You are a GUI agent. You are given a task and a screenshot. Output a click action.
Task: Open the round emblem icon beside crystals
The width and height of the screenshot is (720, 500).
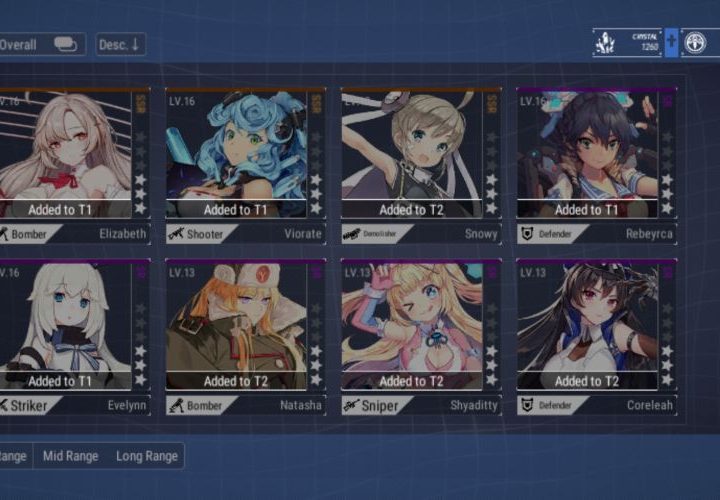click(696, 42)
